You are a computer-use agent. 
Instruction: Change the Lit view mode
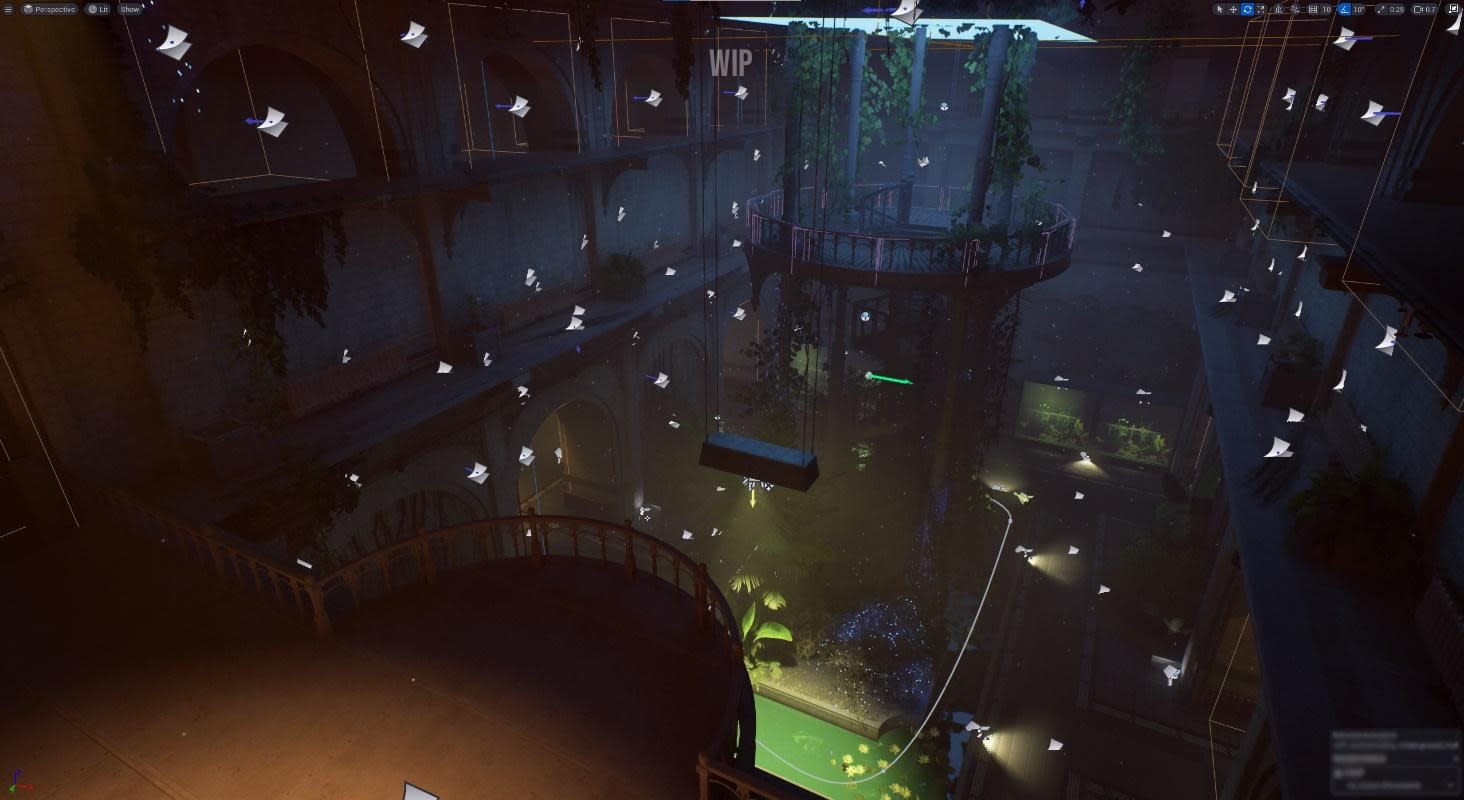[x=98, y=9]
